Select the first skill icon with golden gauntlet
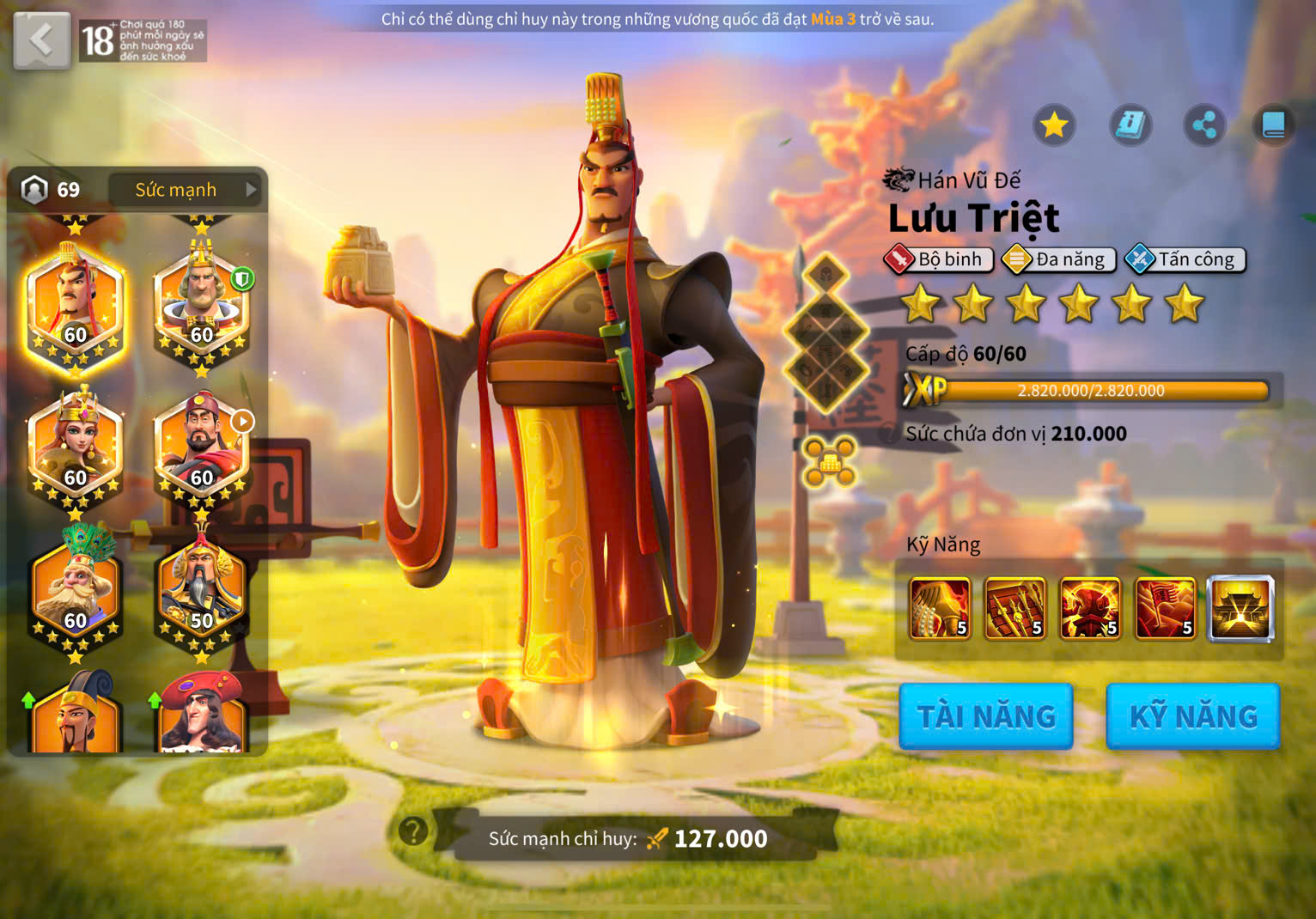The width and height of the screenshot is (1316, 919). (940, 609)
